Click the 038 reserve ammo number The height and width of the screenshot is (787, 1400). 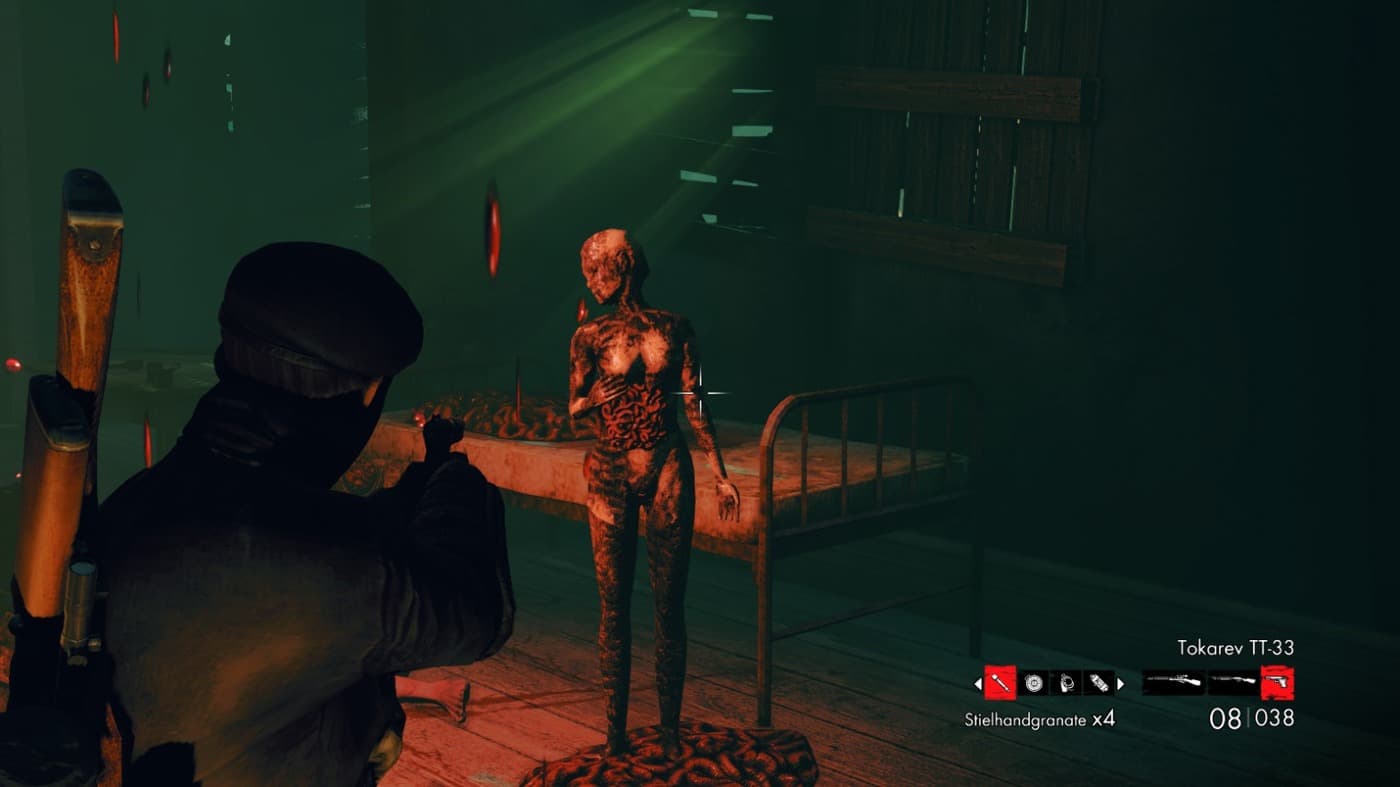1277,716
